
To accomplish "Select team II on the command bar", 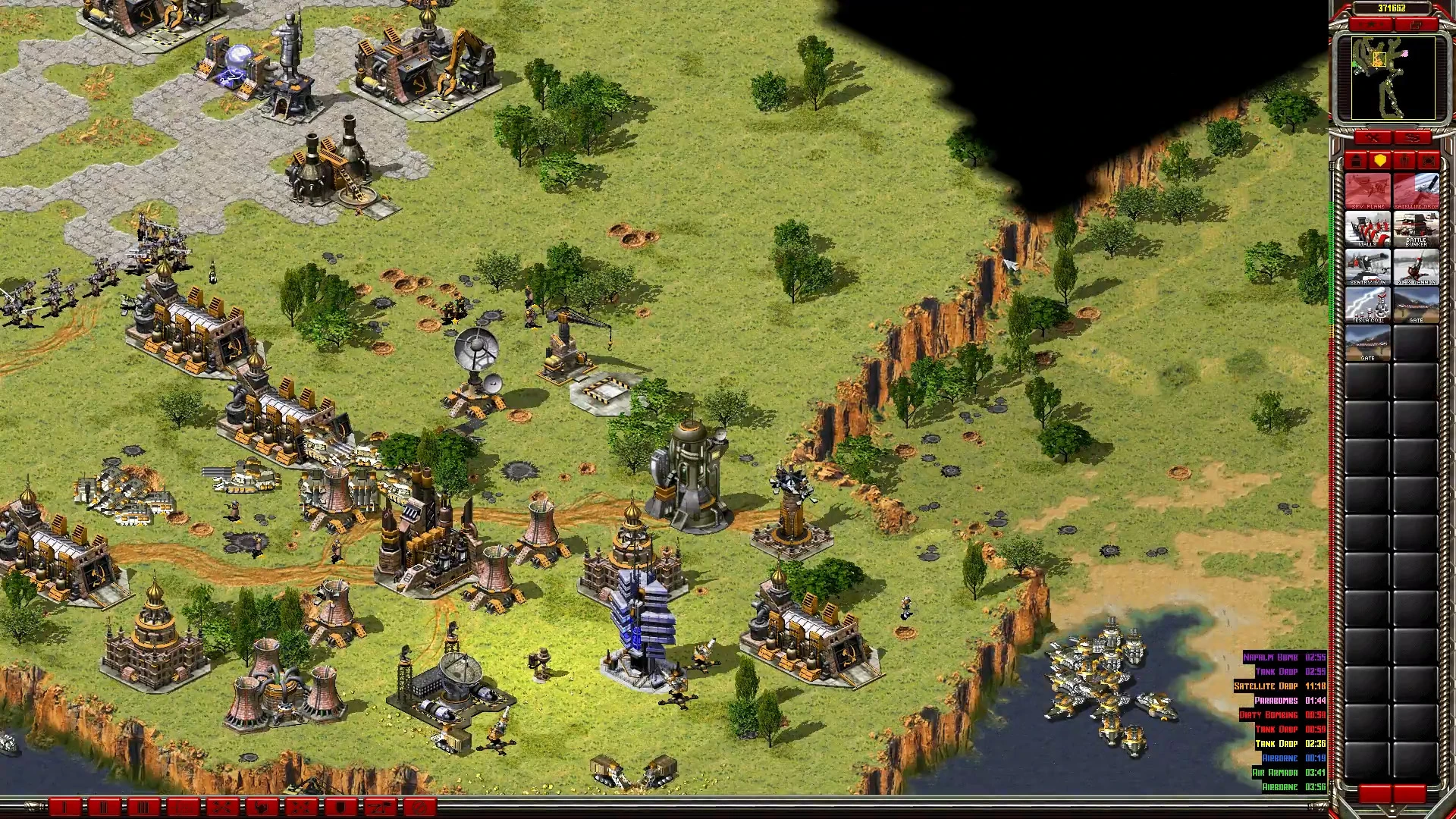I will (x=104, y=807).
